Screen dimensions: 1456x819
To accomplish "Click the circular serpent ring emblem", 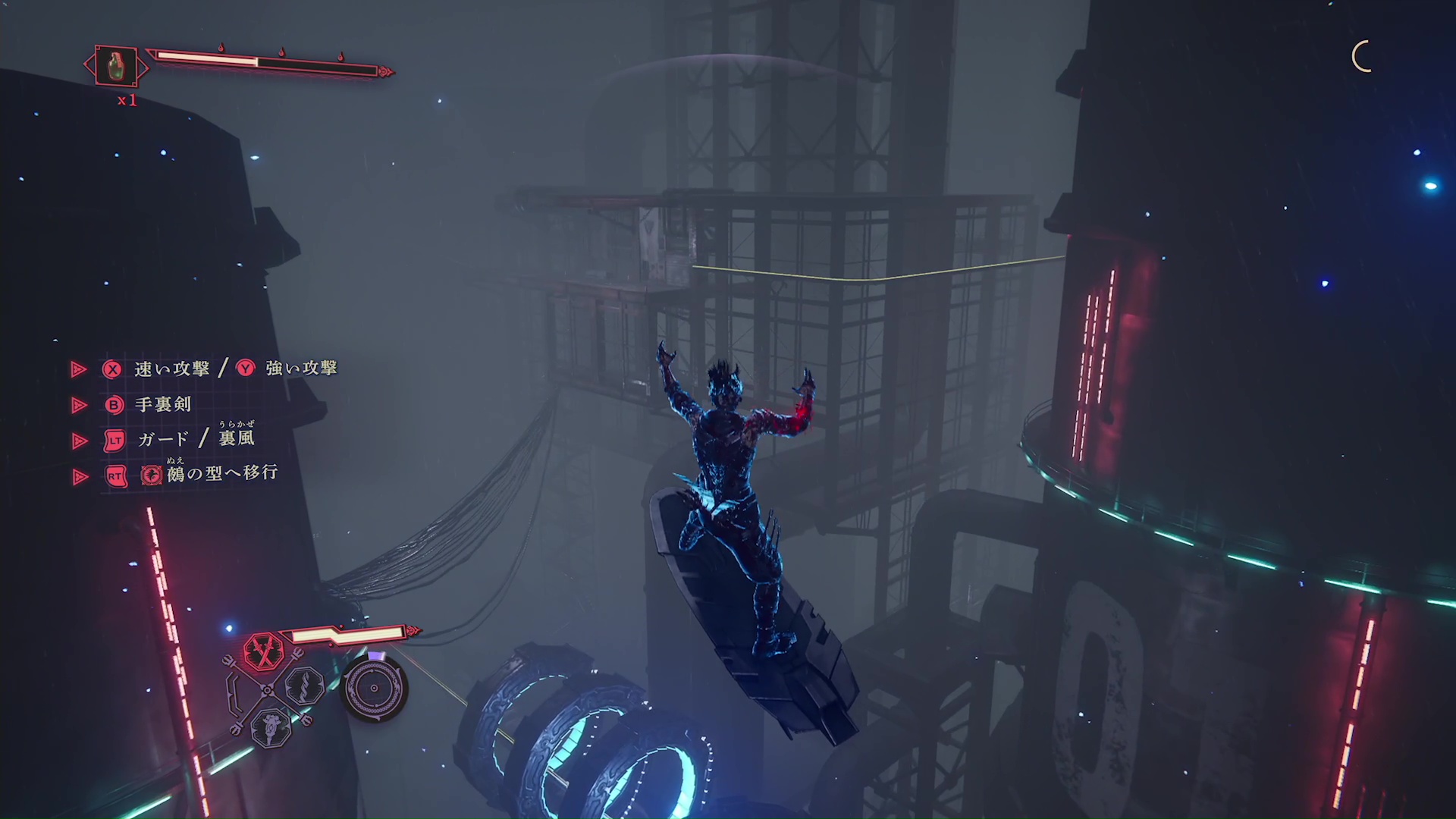I will coord(374,689).
